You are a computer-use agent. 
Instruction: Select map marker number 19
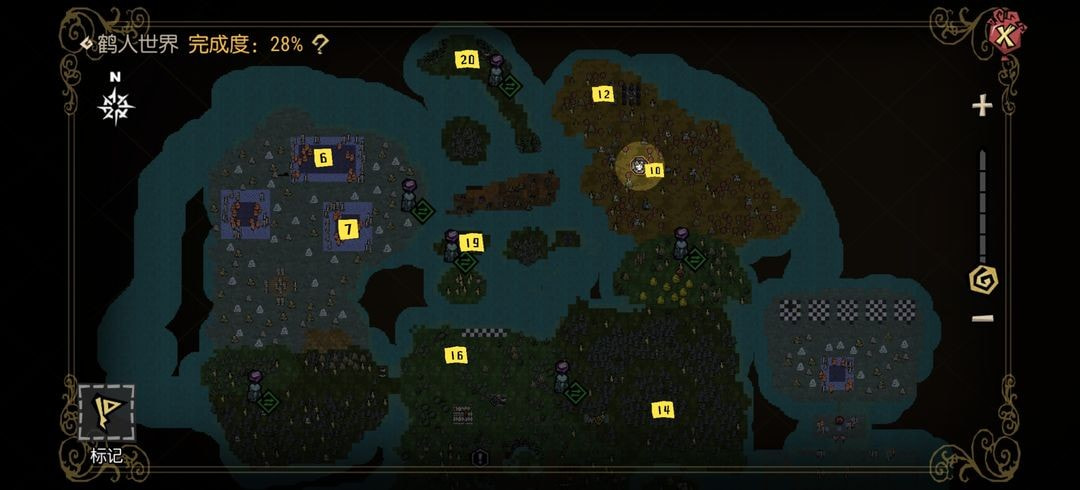(472, 242)
